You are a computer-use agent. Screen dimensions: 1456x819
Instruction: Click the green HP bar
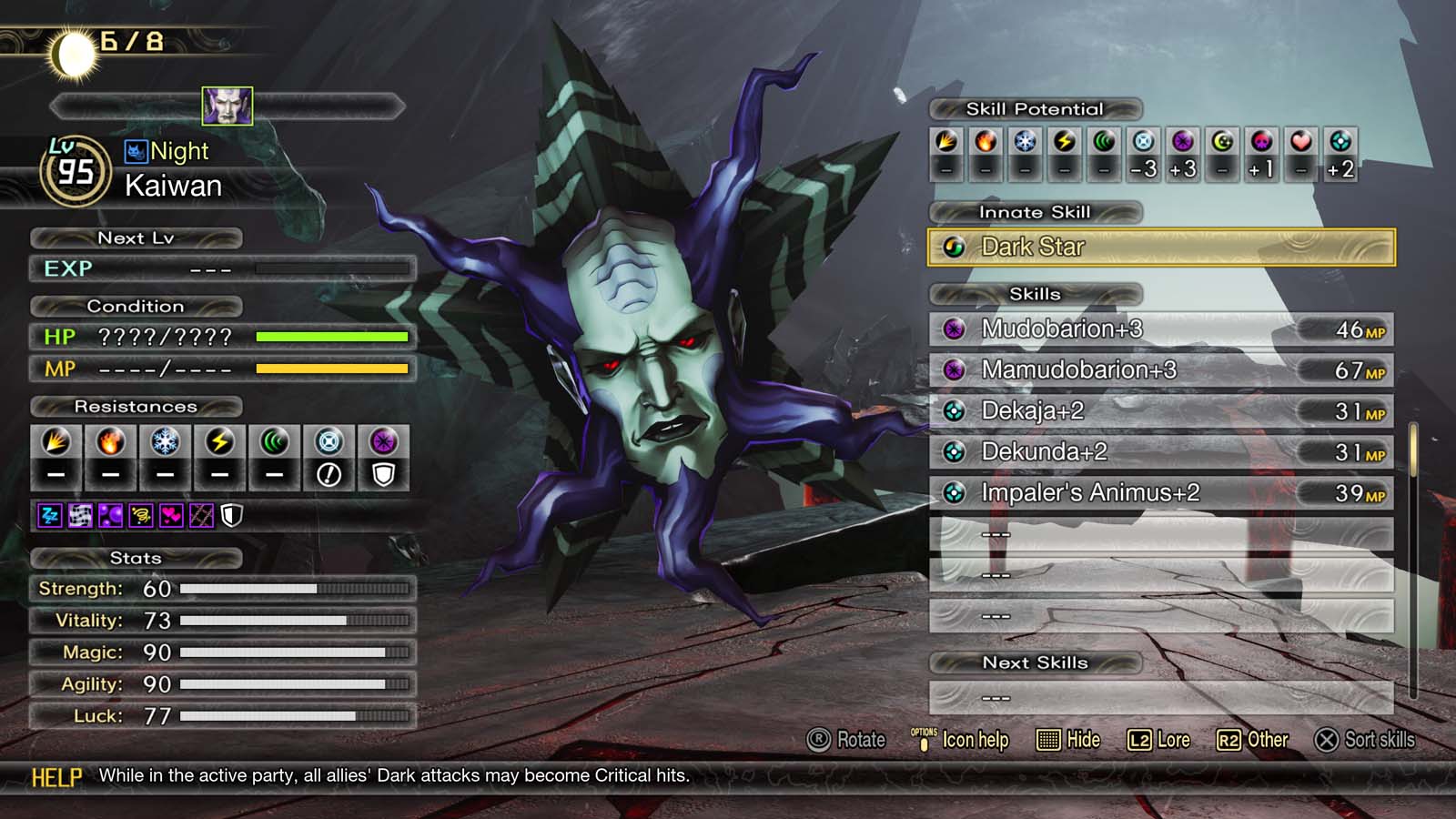tap(332, 336)
